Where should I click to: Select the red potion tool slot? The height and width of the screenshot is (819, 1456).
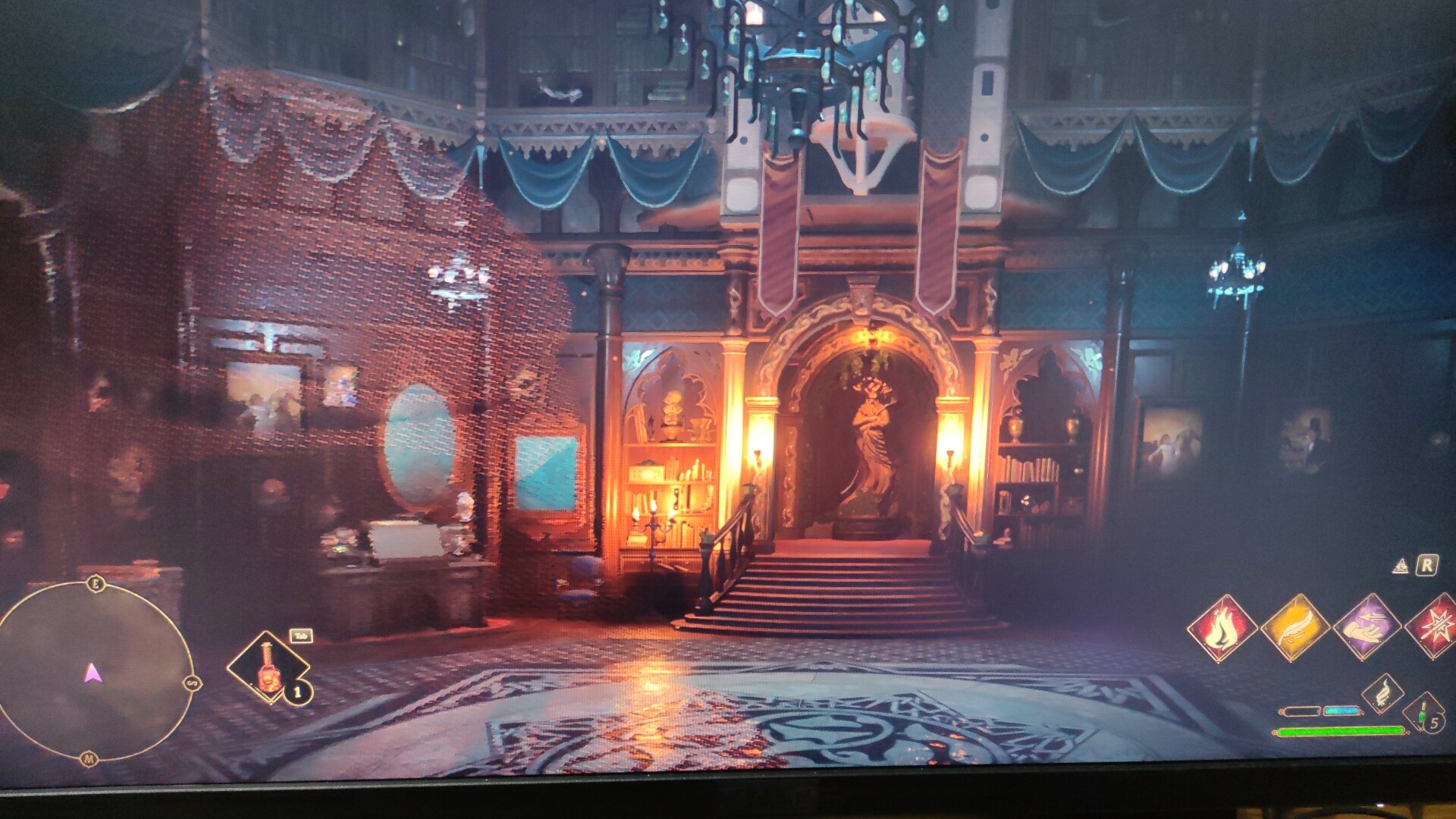[x=267, y=667]
